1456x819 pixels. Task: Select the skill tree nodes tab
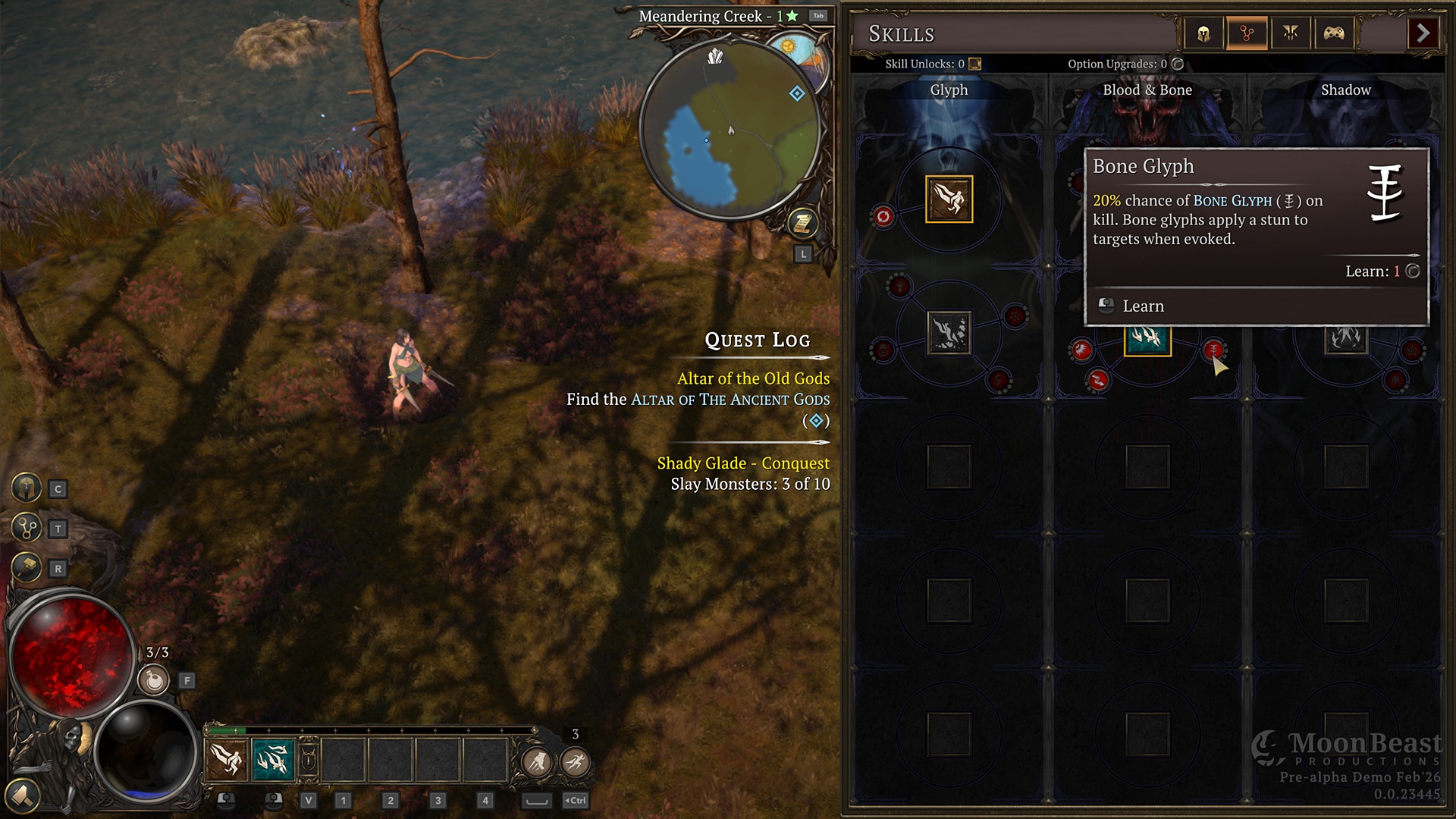pyautogui.click(x=1247, y=33)
